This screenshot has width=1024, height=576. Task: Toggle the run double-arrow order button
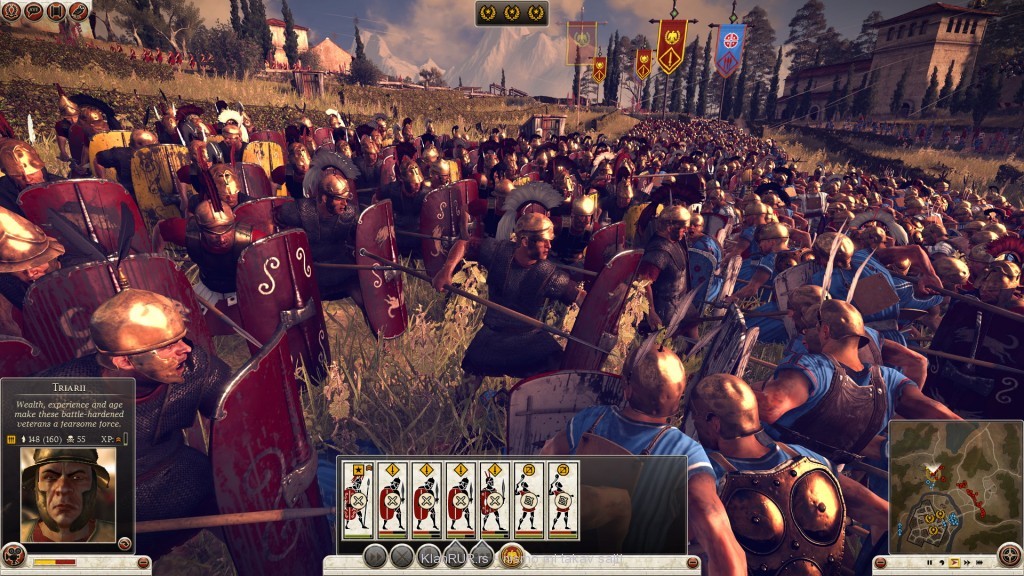[x=376, y=557]
